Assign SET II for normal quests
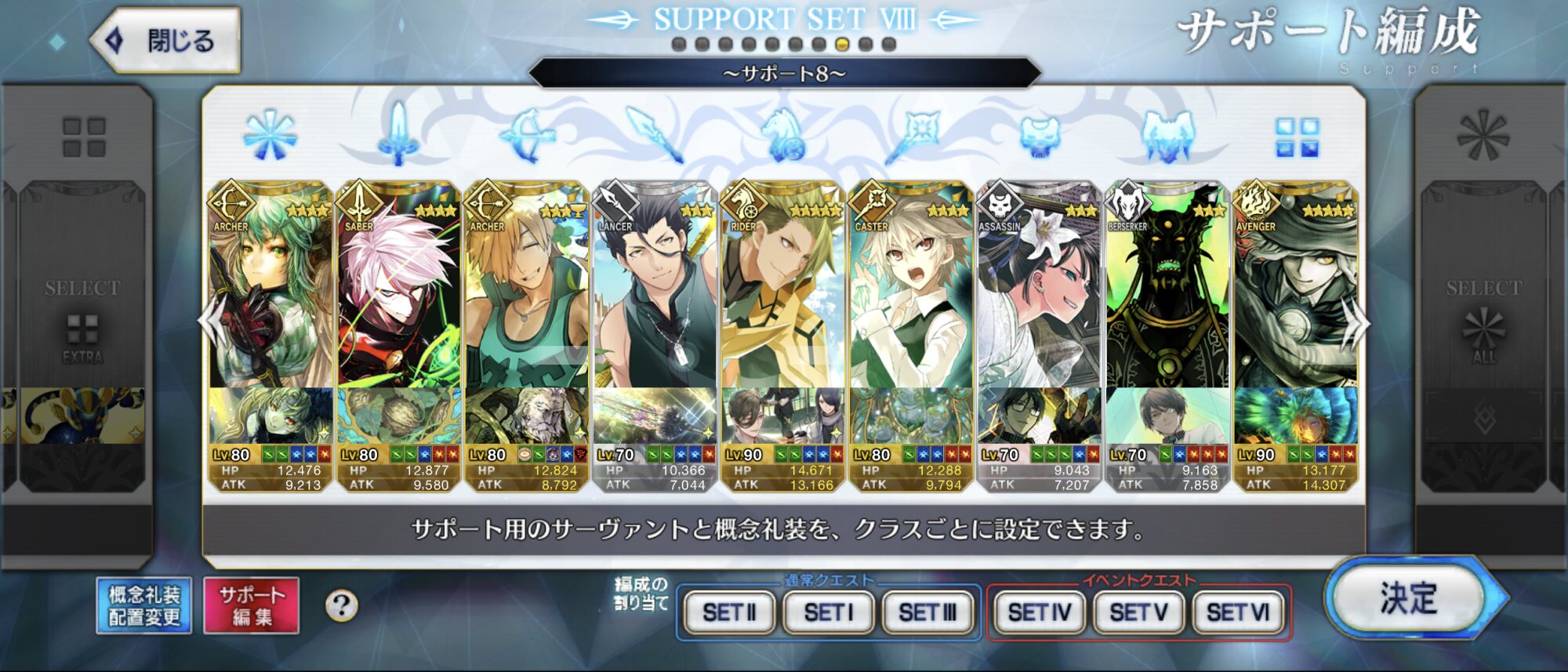Viewport: 1568px width, 672px height. [x=729, y=612]
